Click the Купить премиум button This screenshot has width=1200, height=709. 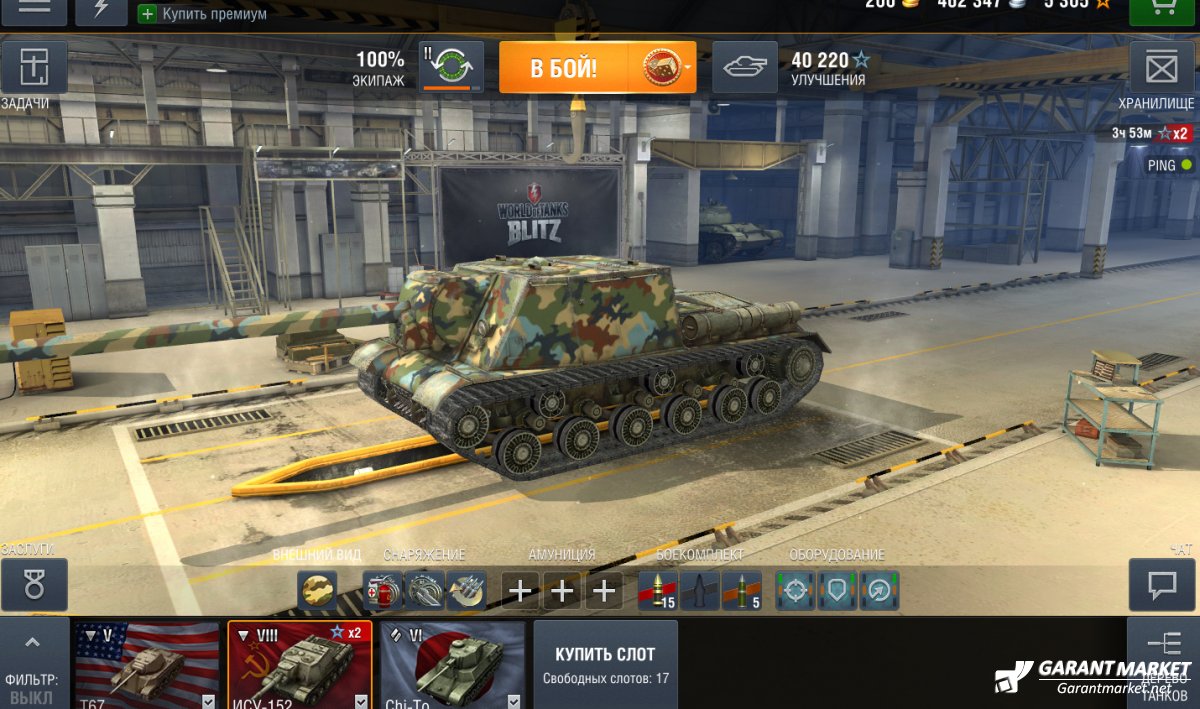(x=203, y=14)
